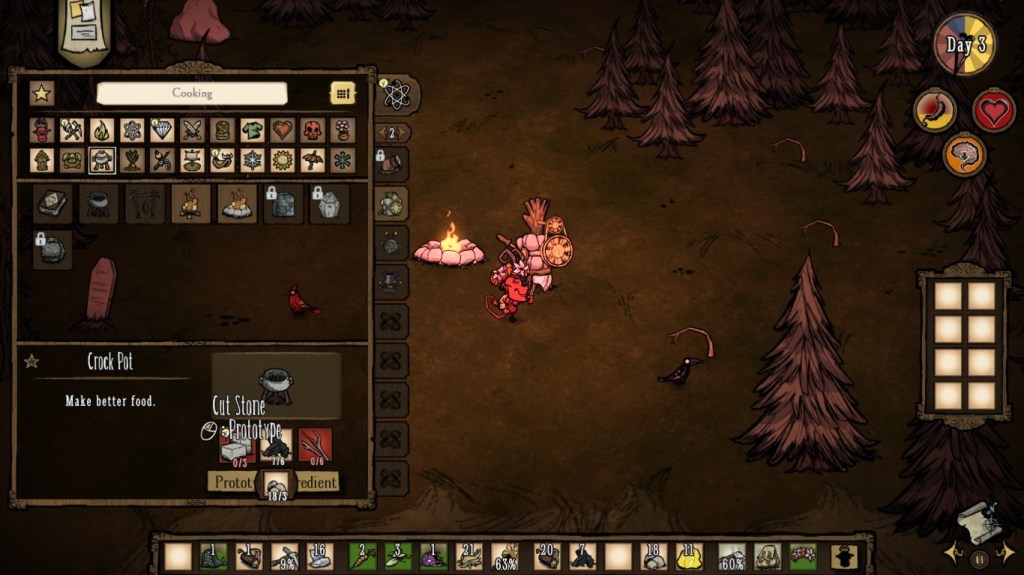Click the Twigs ingredient slot
1024x575 pixels.
pyautogui.click(x=315, y=446)
